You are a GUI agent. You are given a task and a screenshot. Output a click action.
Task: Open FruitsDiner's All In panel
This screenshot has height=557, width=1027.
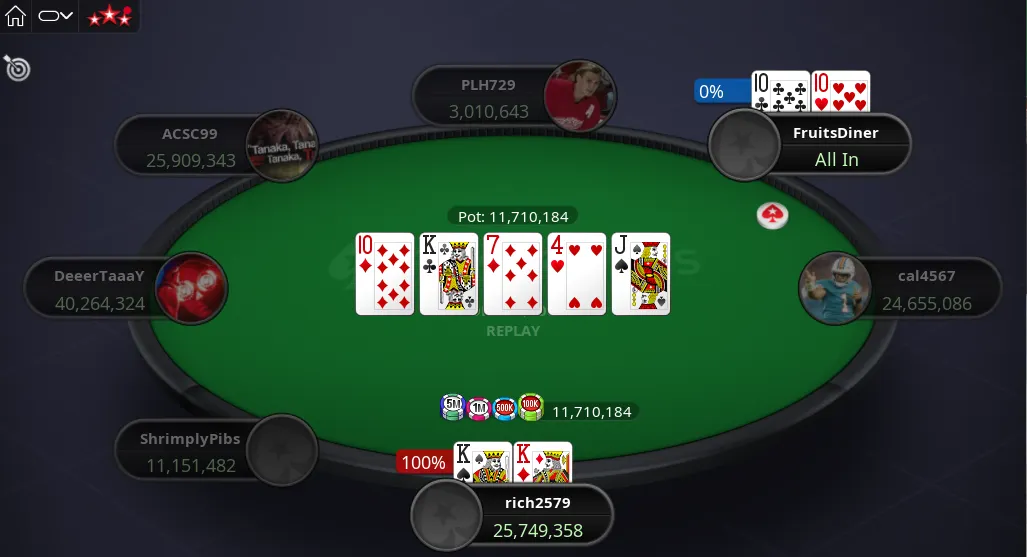pos(836,146)
